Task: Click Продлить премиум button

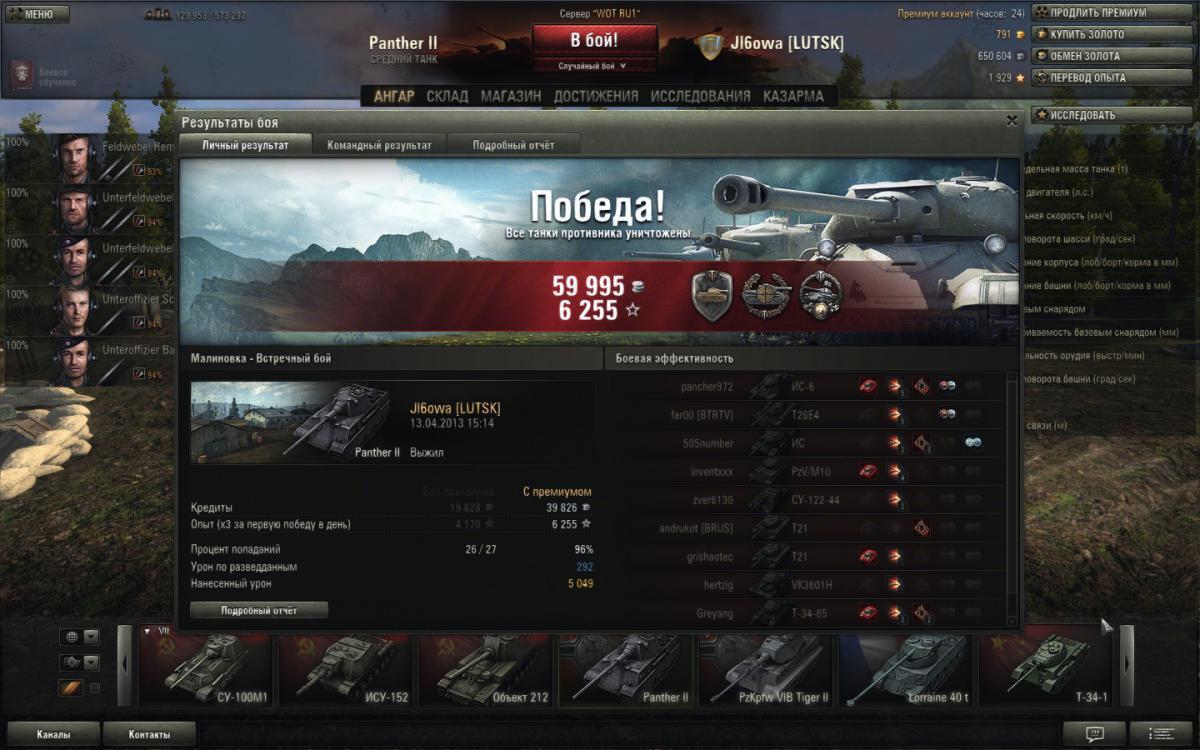Action: [x=1098, y=13]
